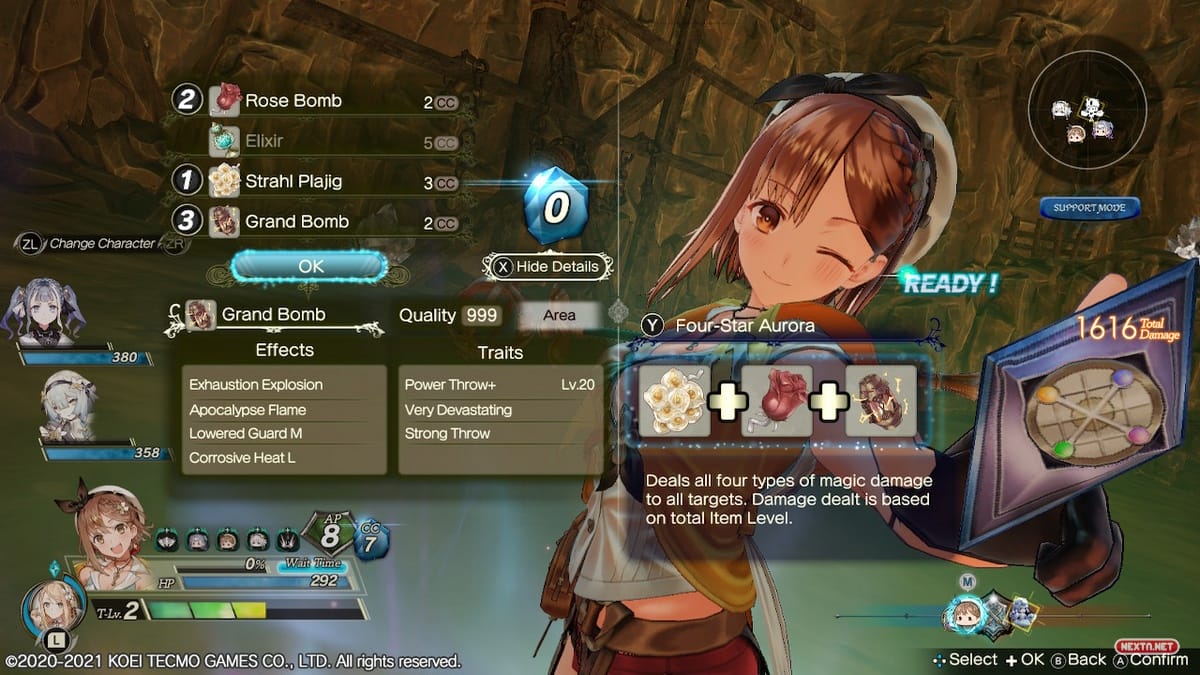
Task: Select Strahl Plajig in the item list
Action: (294, 183)
